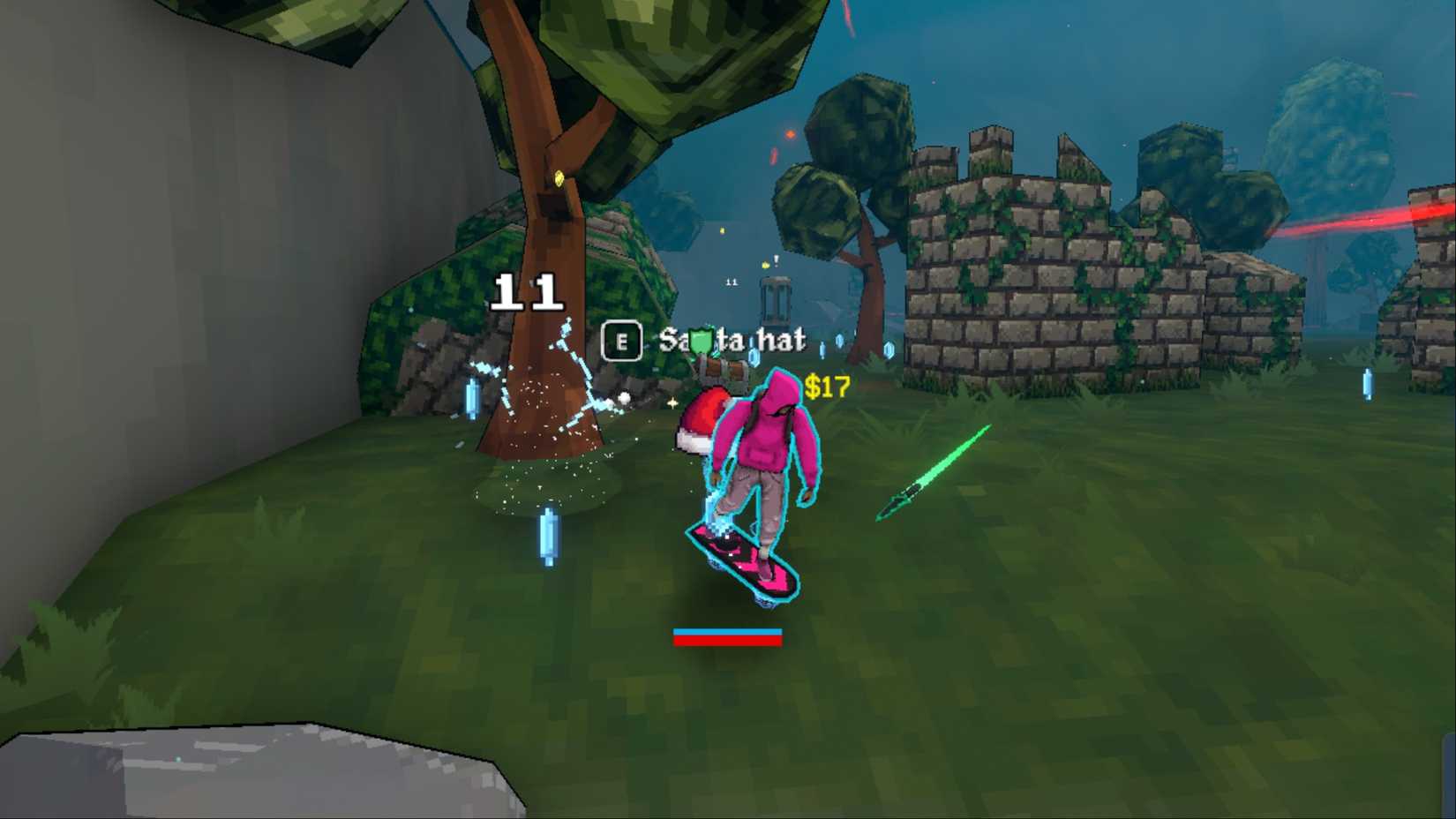Click the small 11 indicator near the pillar
This screenshot has width=1456, height=819.
[x=732, y=281]
